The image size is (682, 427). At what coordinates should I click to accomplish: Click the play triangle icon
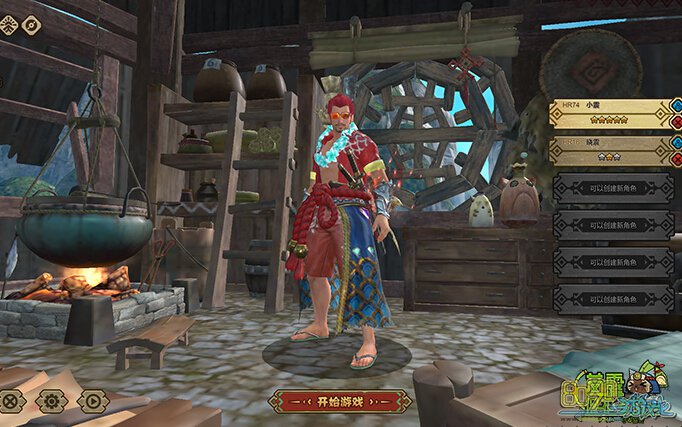[93, 401]
